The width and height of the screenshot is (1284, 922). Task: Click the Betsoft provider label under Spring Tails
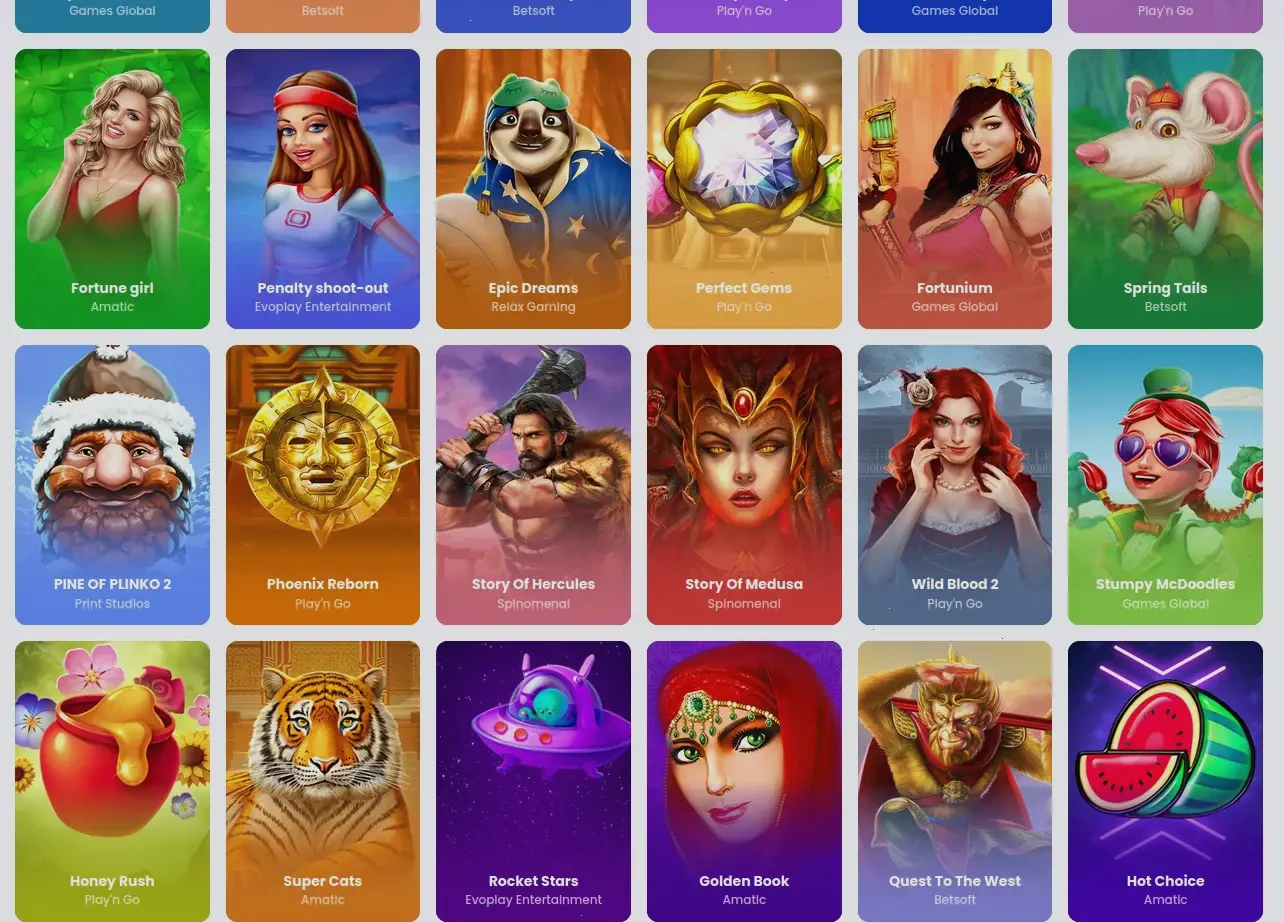tap(1165, 307)
